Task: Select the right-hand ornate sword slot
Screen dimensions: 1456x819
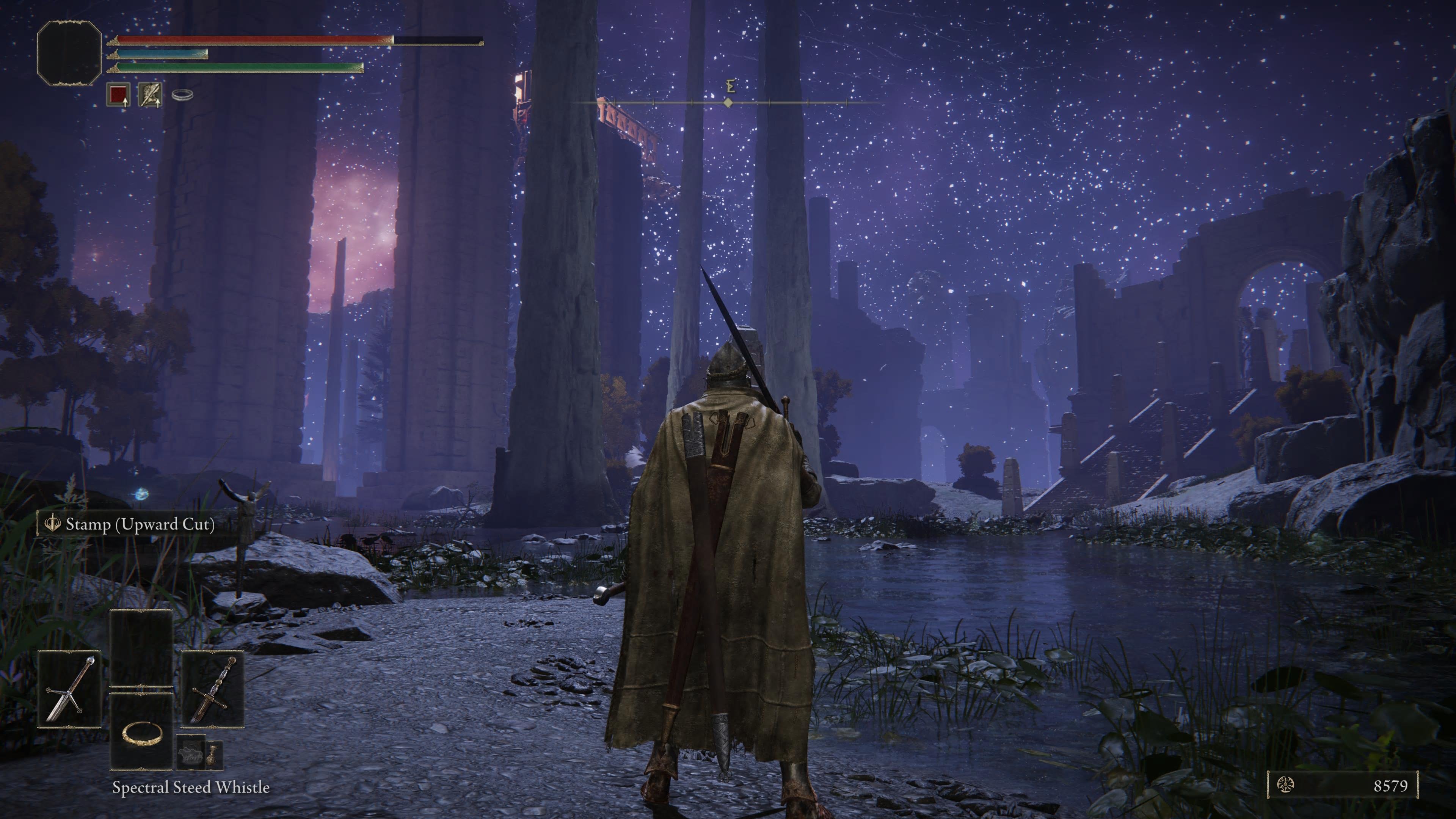Action: click(212, 689)
